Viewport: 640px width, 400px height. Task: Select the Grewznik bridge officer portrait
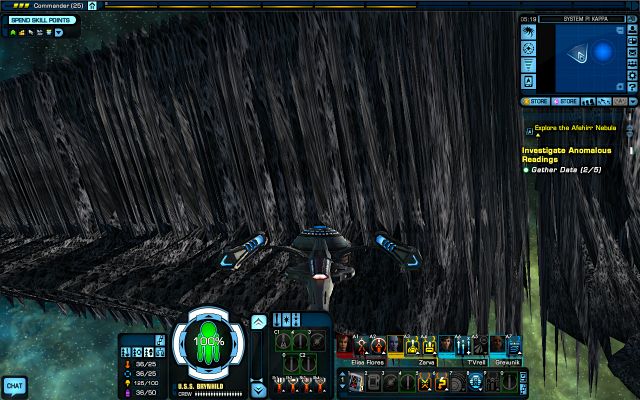point(496,344)
